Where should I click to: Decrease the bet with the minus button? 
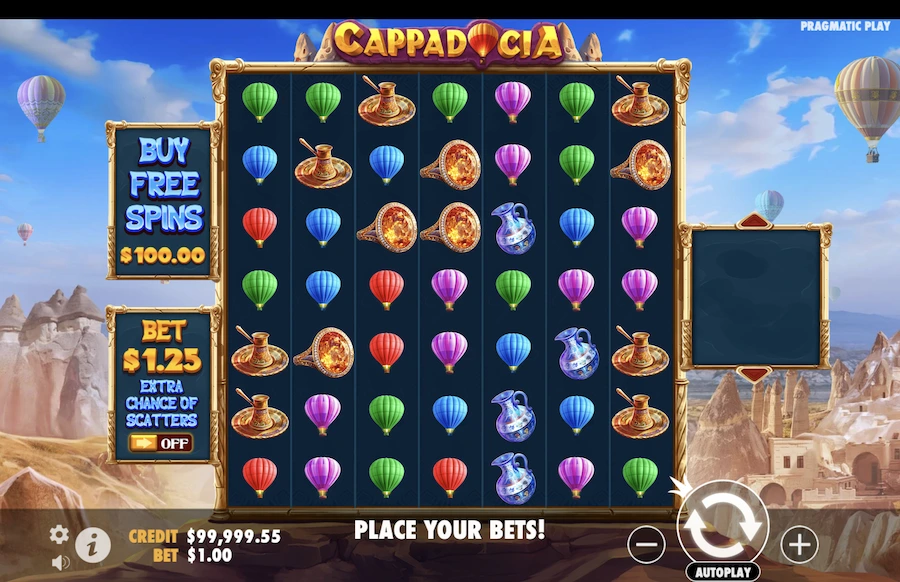click(648, 544)
